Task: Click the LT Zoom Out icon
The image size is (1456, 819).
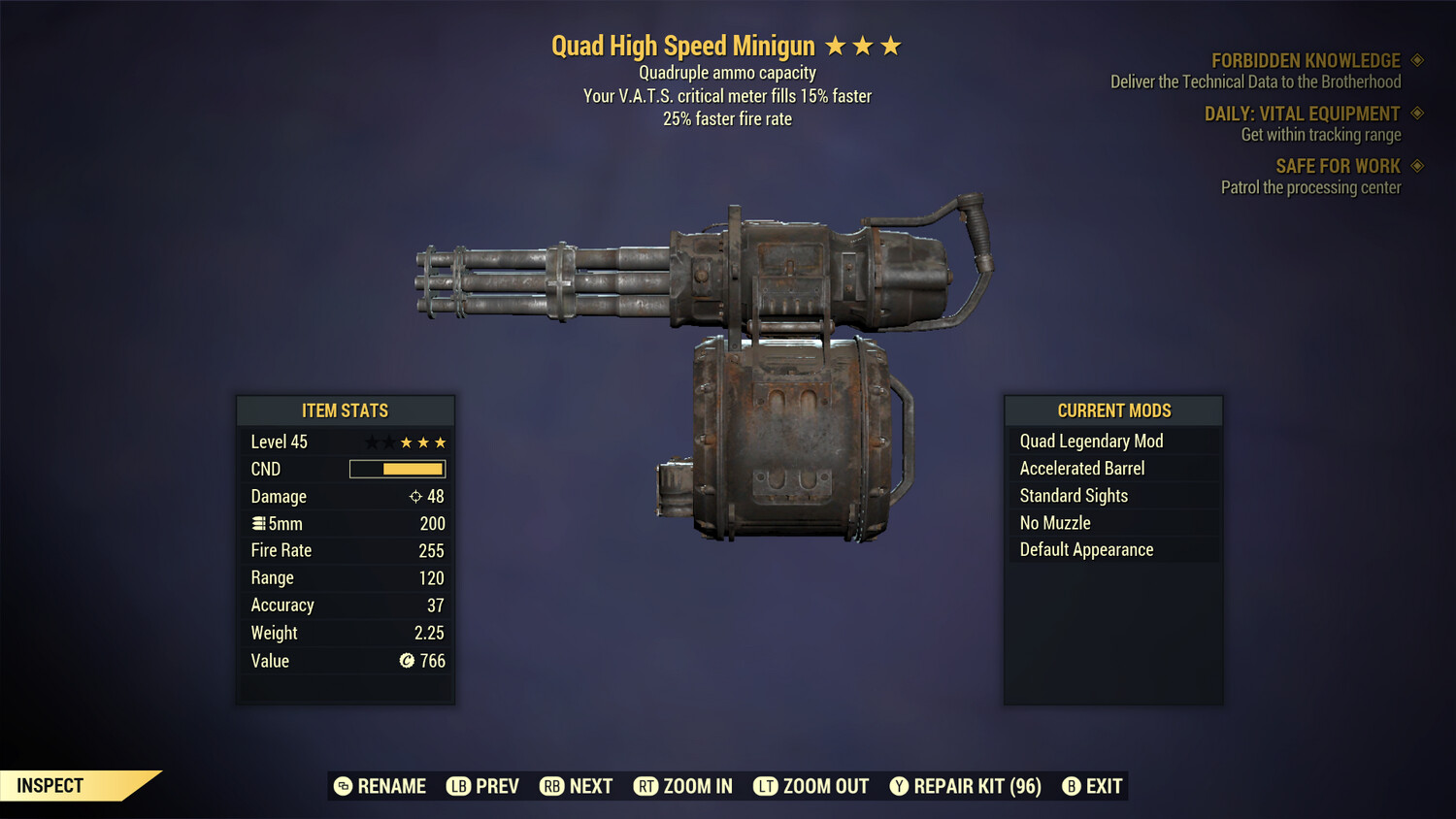Action: (764, 786)
